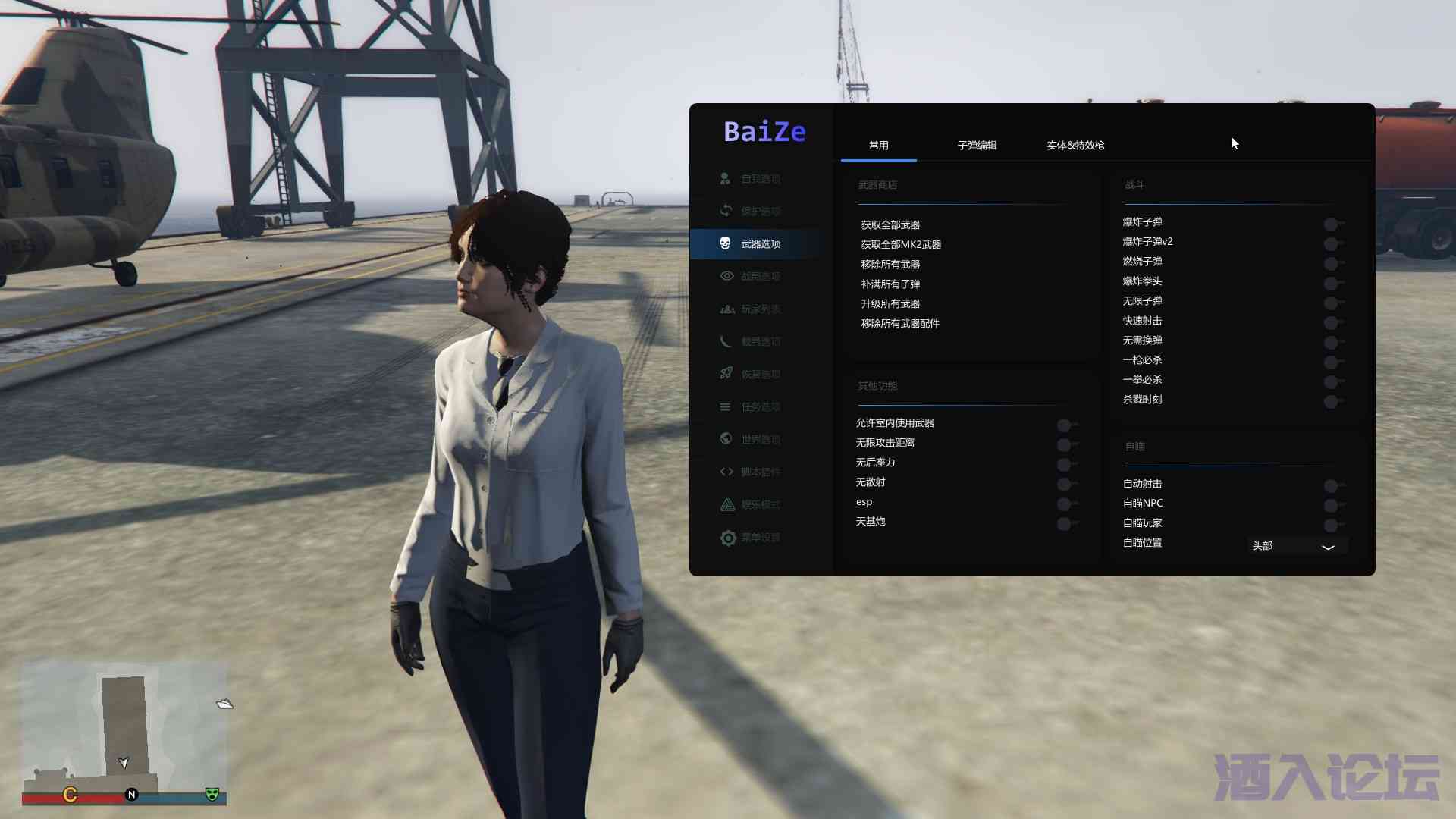The width and height of the screenshot is (1456, 819).
Task: Go to 玩家列表 sidebar entry
Action: pyautogui.click(x=760, y=309)
